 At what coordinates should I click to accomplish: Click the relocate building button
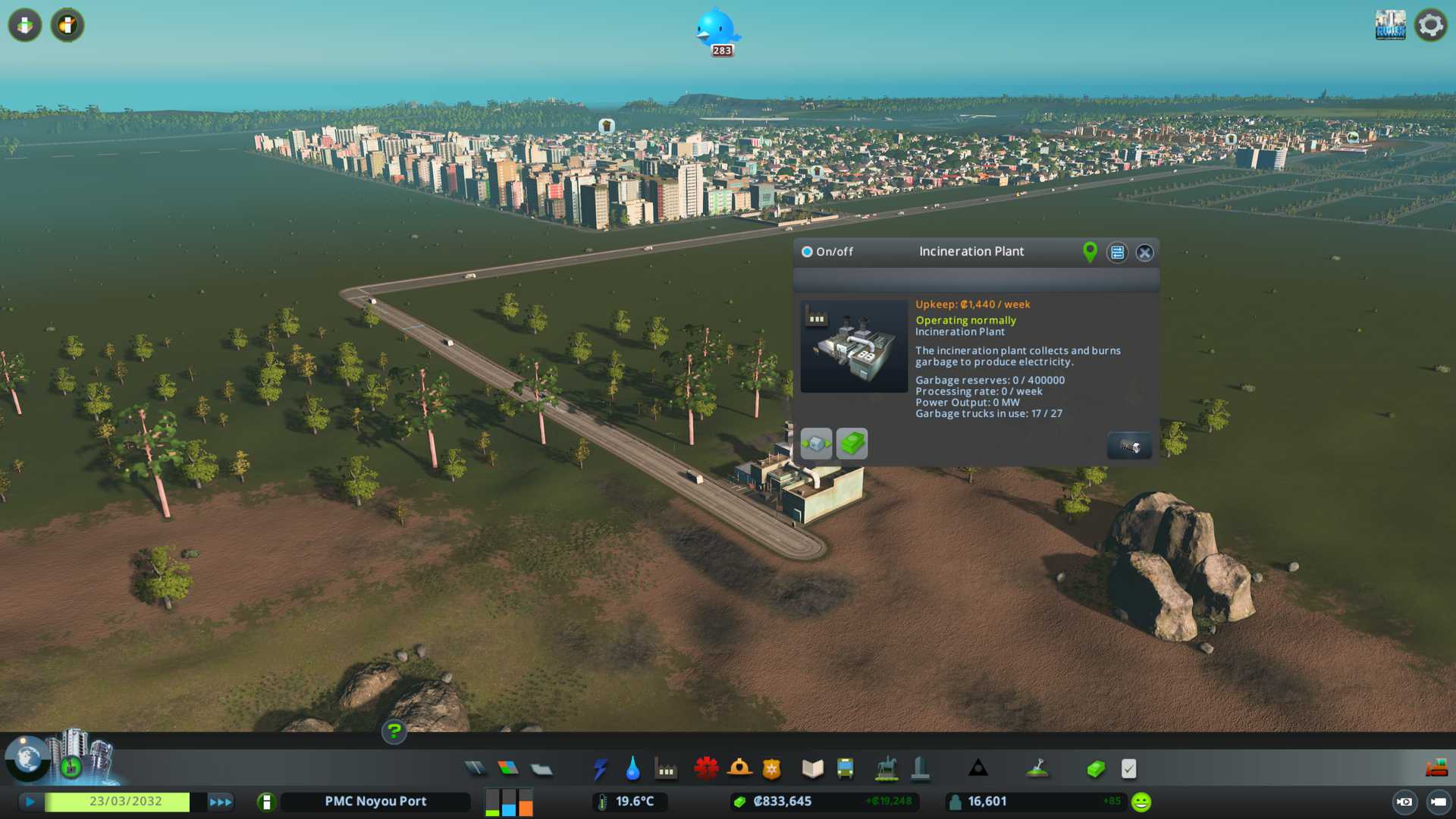pyautogui.click(x=816, y=444)
